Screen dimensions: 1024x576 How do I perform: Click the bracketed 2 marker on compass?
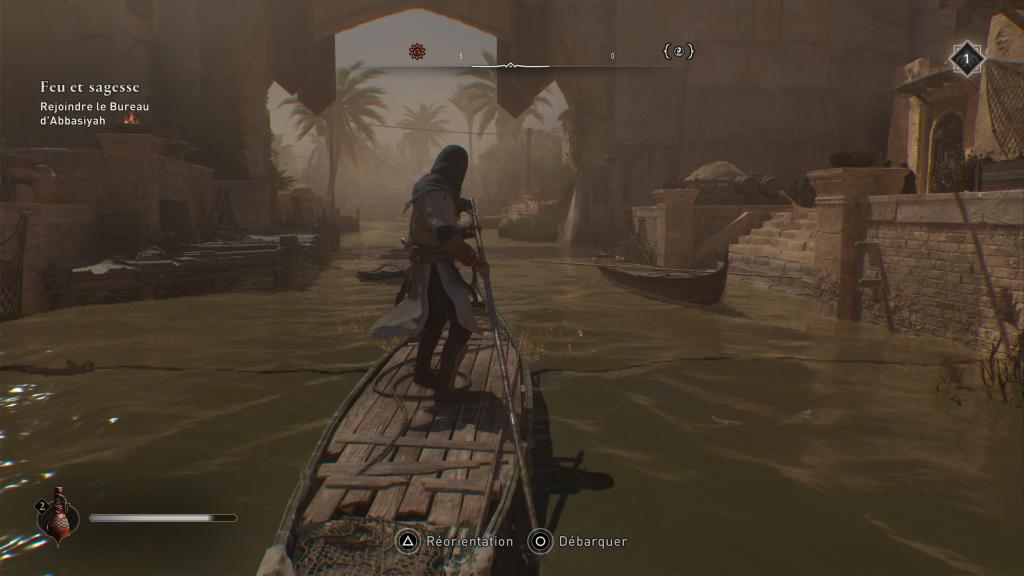[678, 51]
